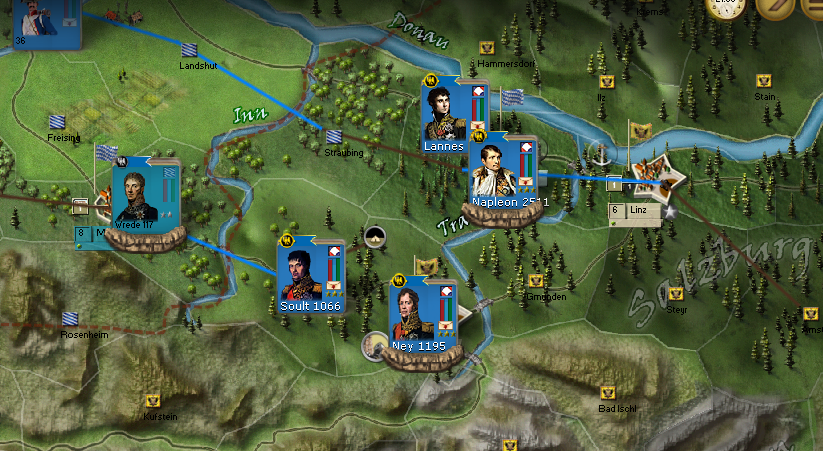The image size is (823, 451).
Task: Click the round gold arrow button
Action: pyautogui.click(x=773, y=8)
